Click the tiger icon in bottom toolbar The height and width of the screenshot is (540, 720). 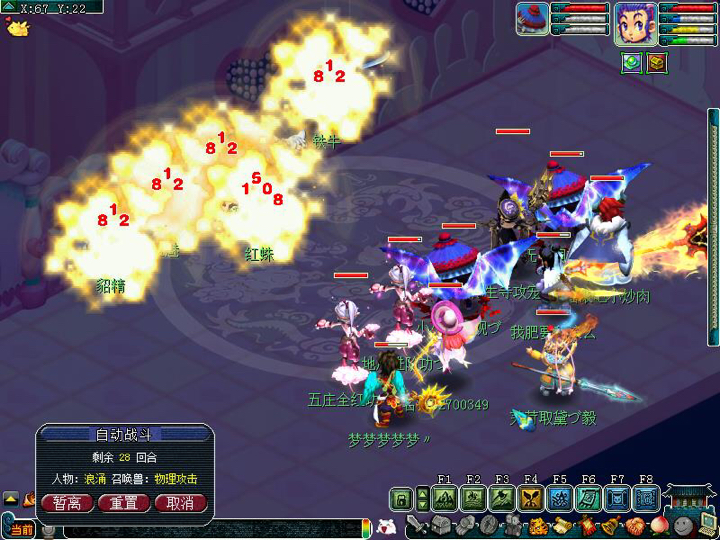[537, 526]
